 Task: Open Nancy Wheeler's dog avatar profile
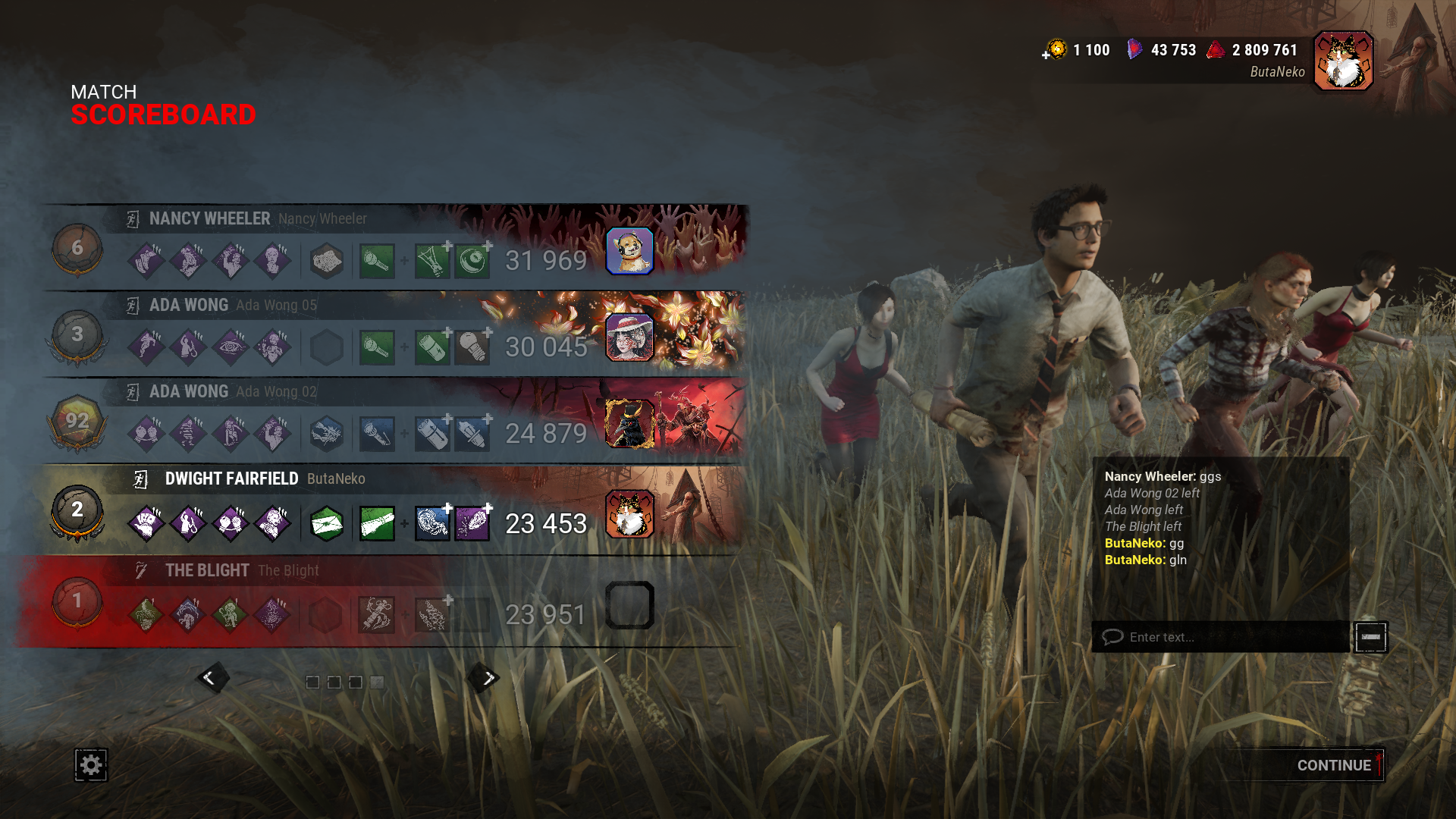(629, 251)
